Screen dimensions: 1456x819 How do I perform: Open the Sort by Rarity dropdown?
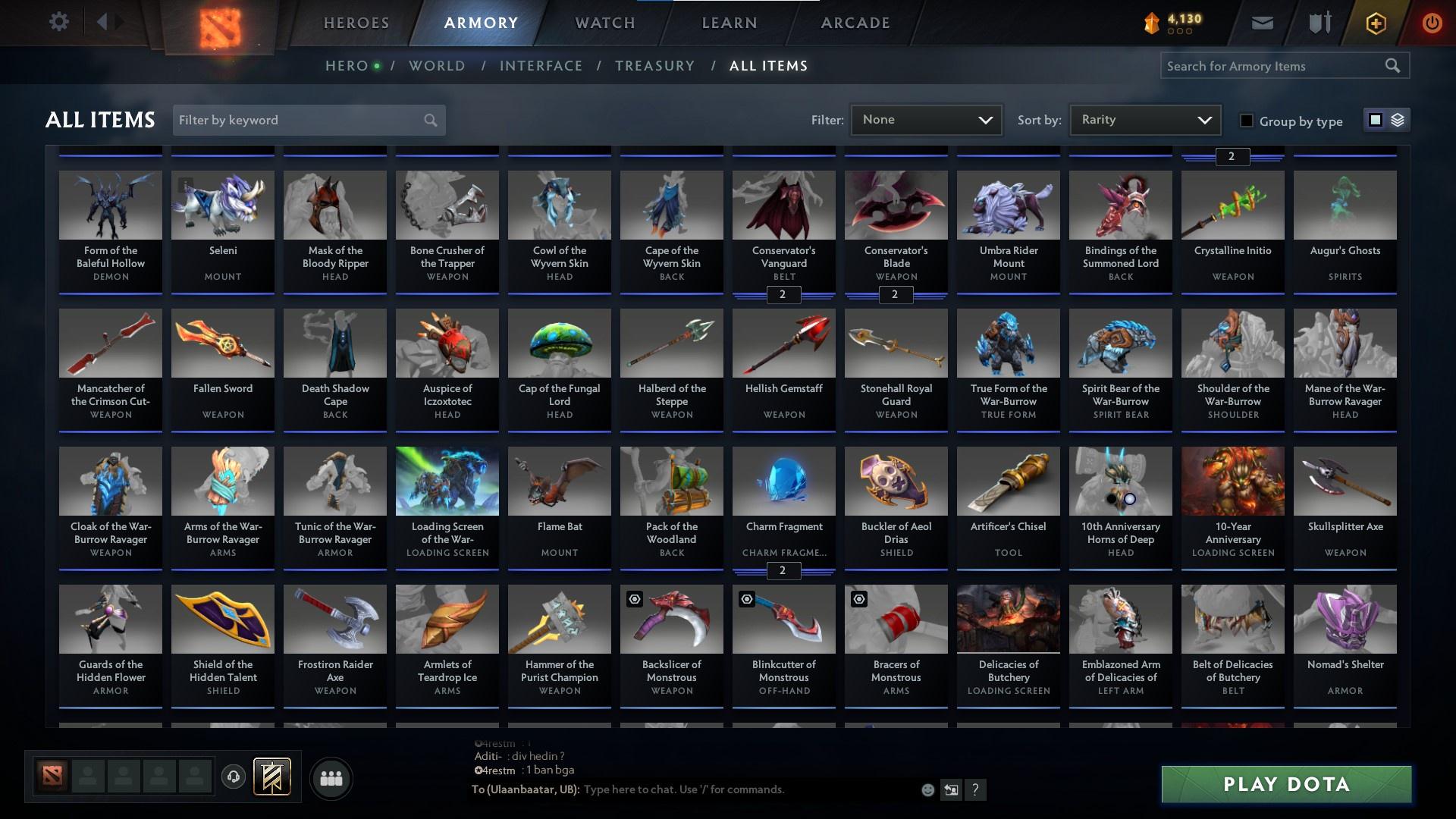tap(1144, 119)
